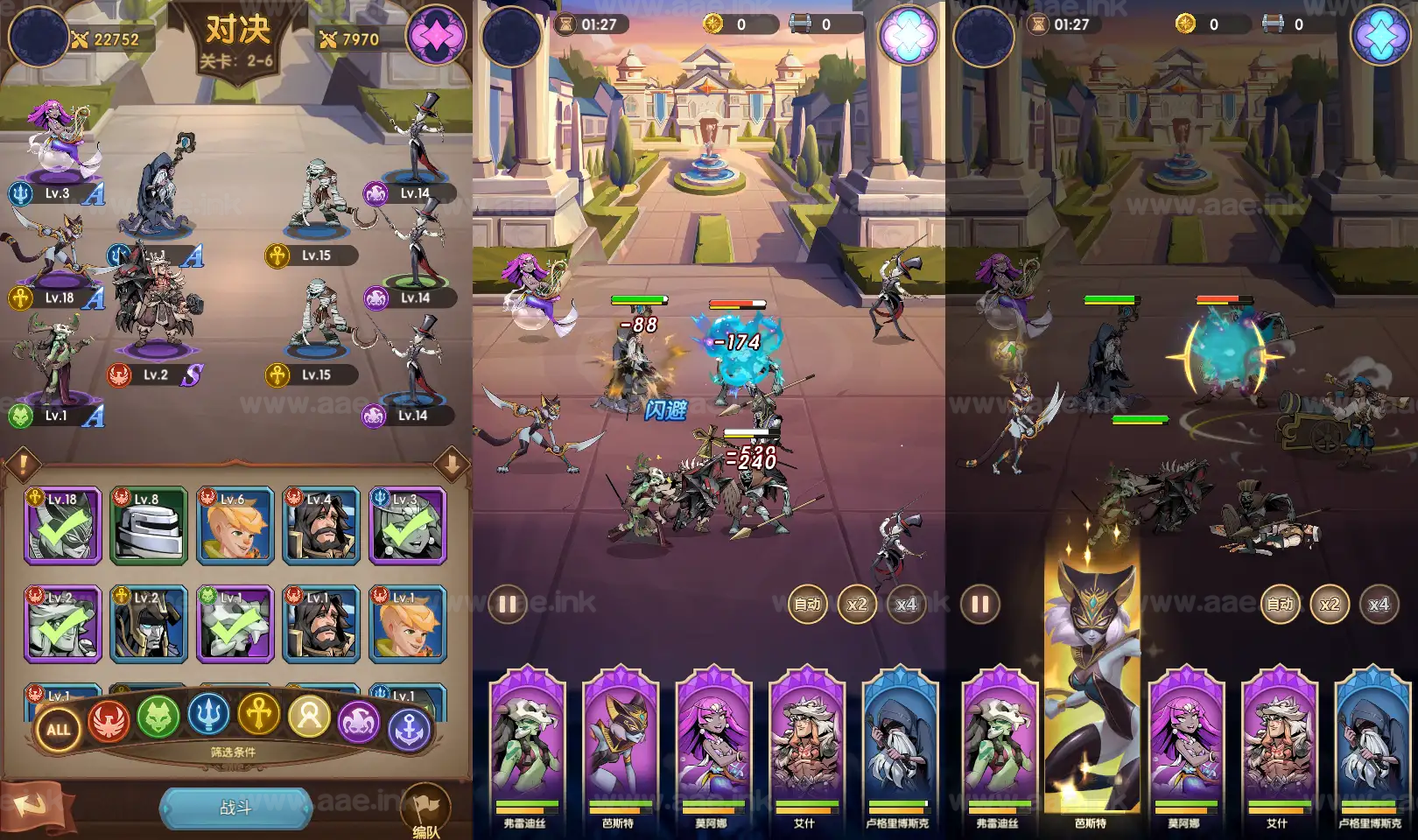This screenshot has width=1418, height=840.
Task: Choose the Lv.6 blond hero tile
Action: point(235,525)
